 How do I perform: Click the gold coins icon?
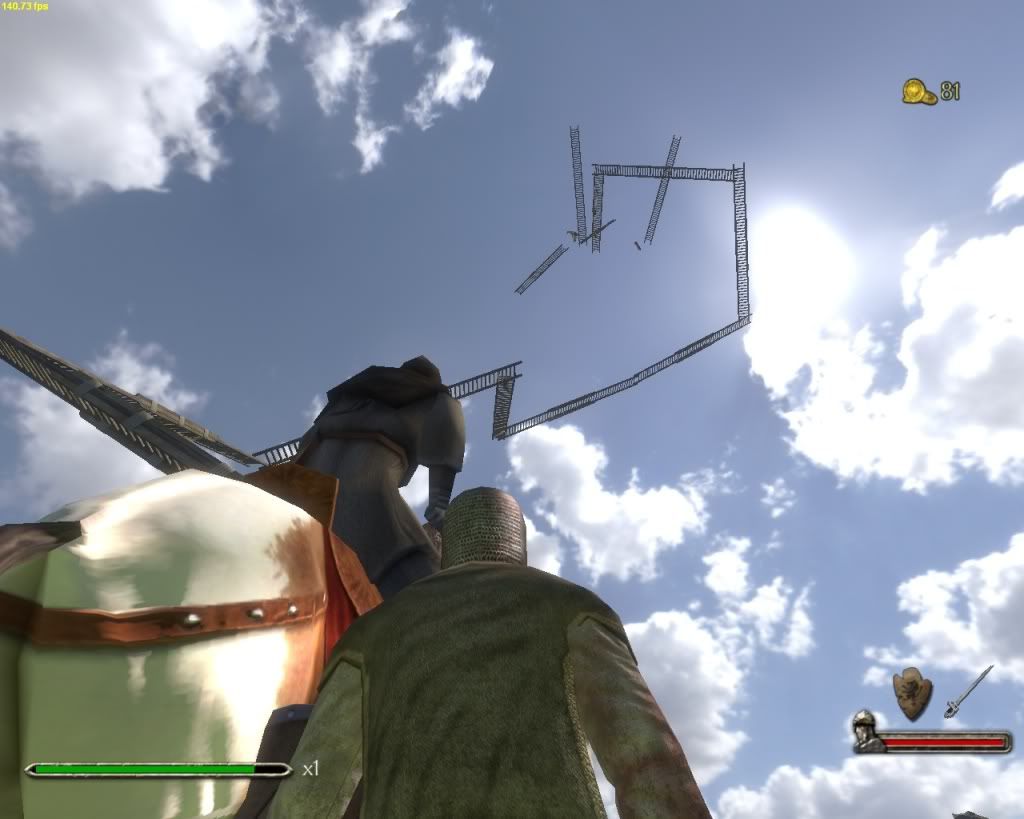(x=918, y=92)
